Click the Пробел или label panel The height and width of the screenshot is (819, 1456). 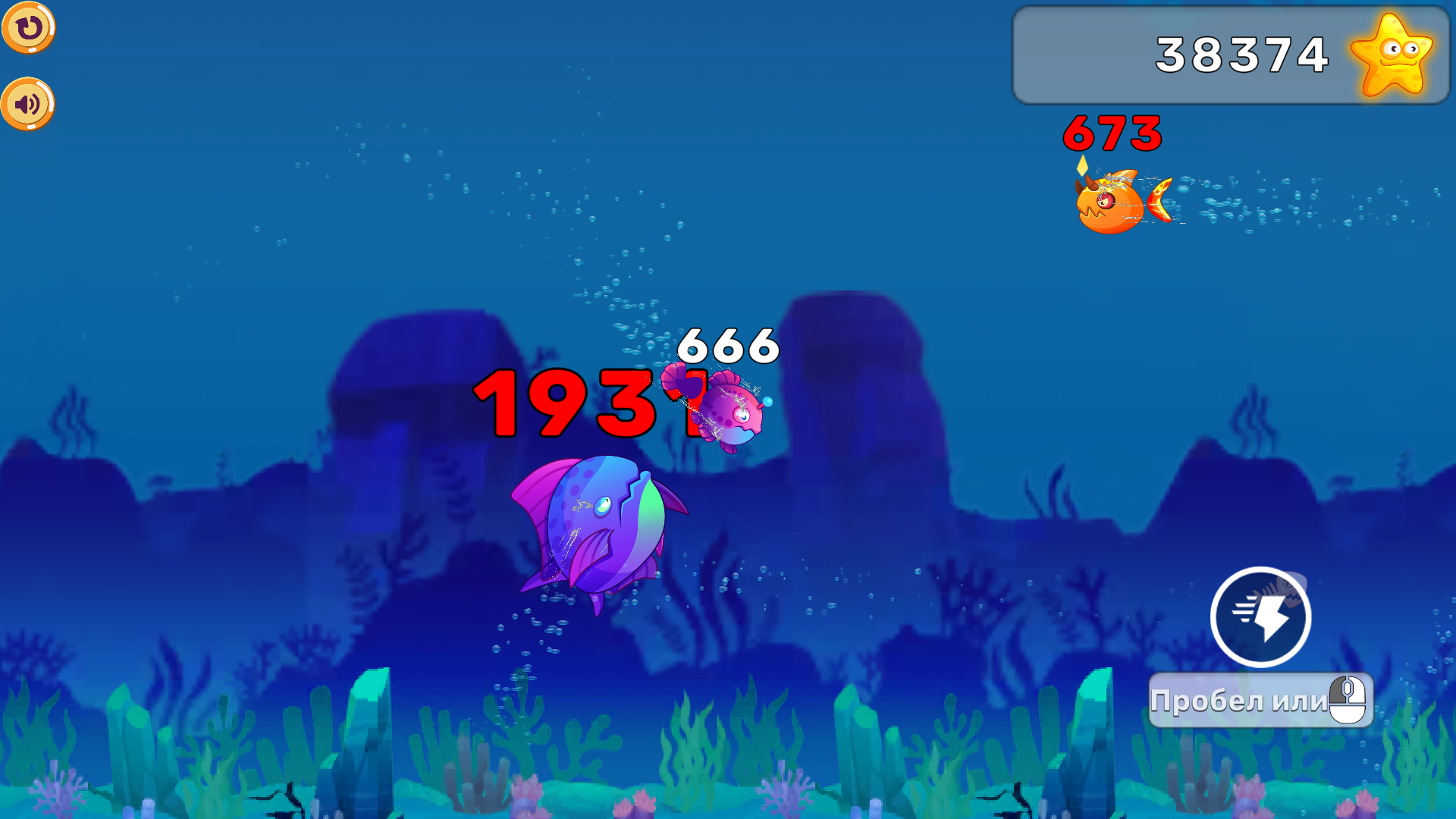pos(1244,701)
